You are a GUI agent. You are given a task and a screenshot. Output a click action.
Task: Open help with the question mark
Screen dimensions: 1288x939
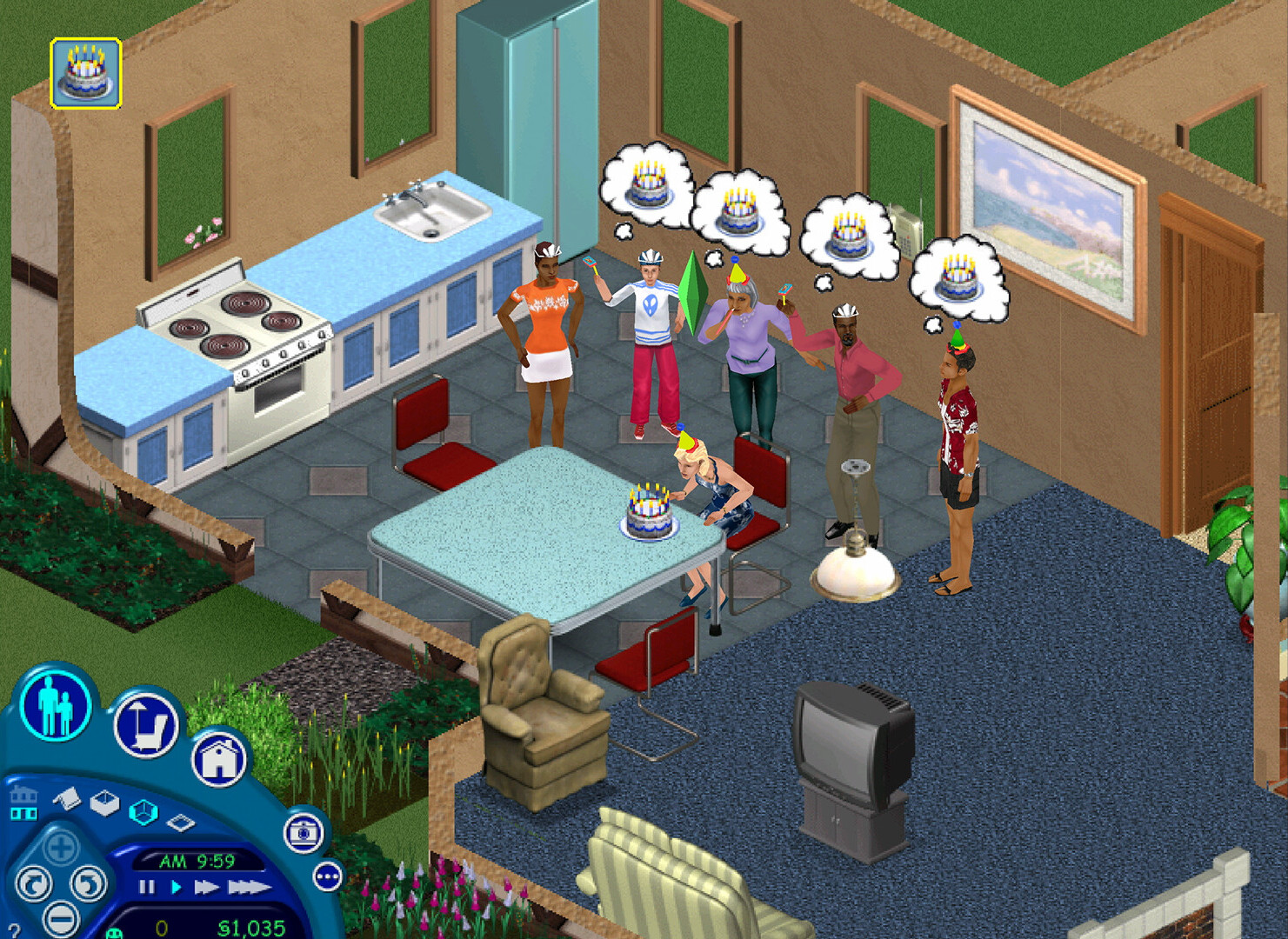[13, 932]
